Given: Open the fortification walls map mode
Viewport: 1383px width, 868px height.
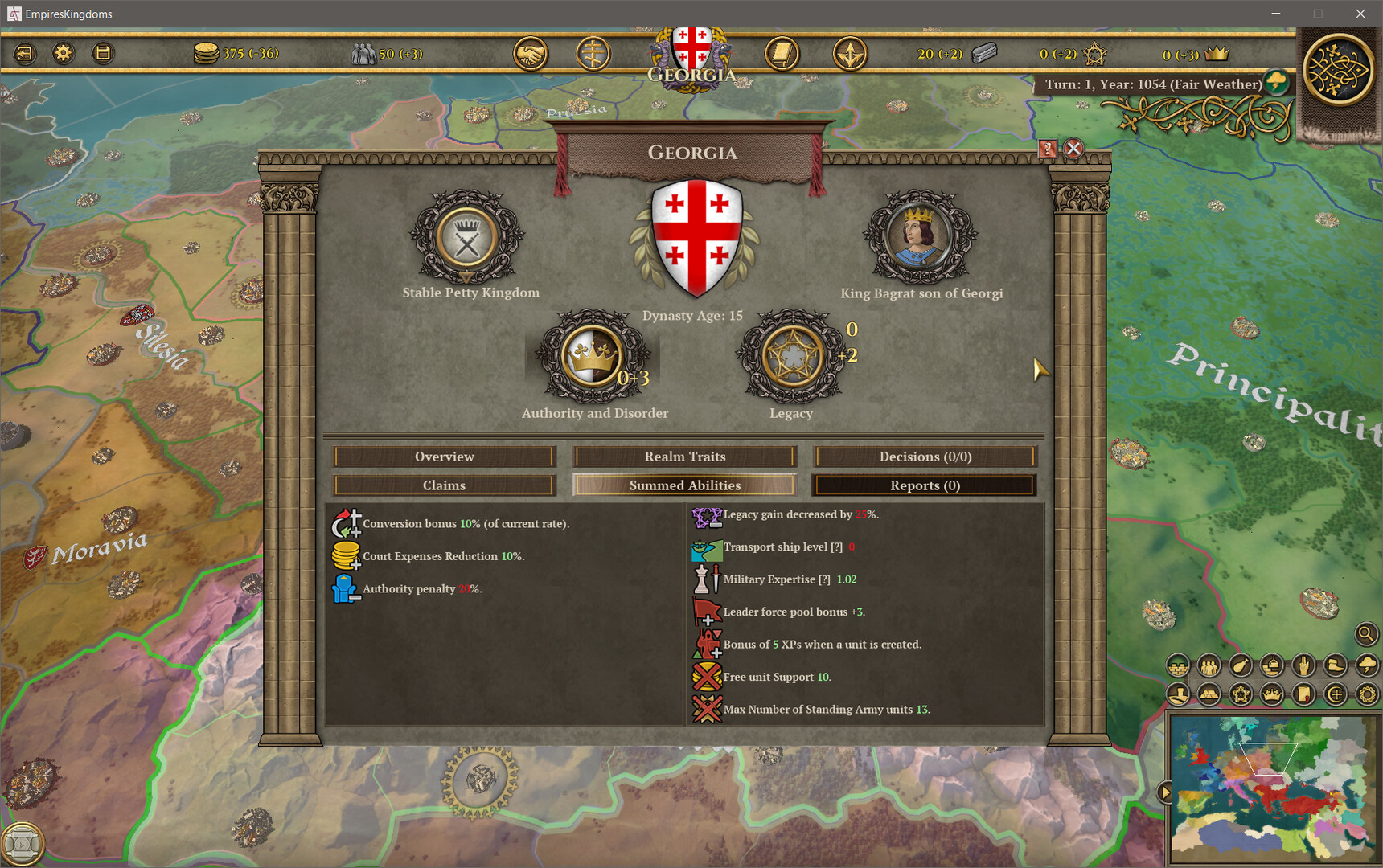Looking at the screenshot, I should point(1176,665).
